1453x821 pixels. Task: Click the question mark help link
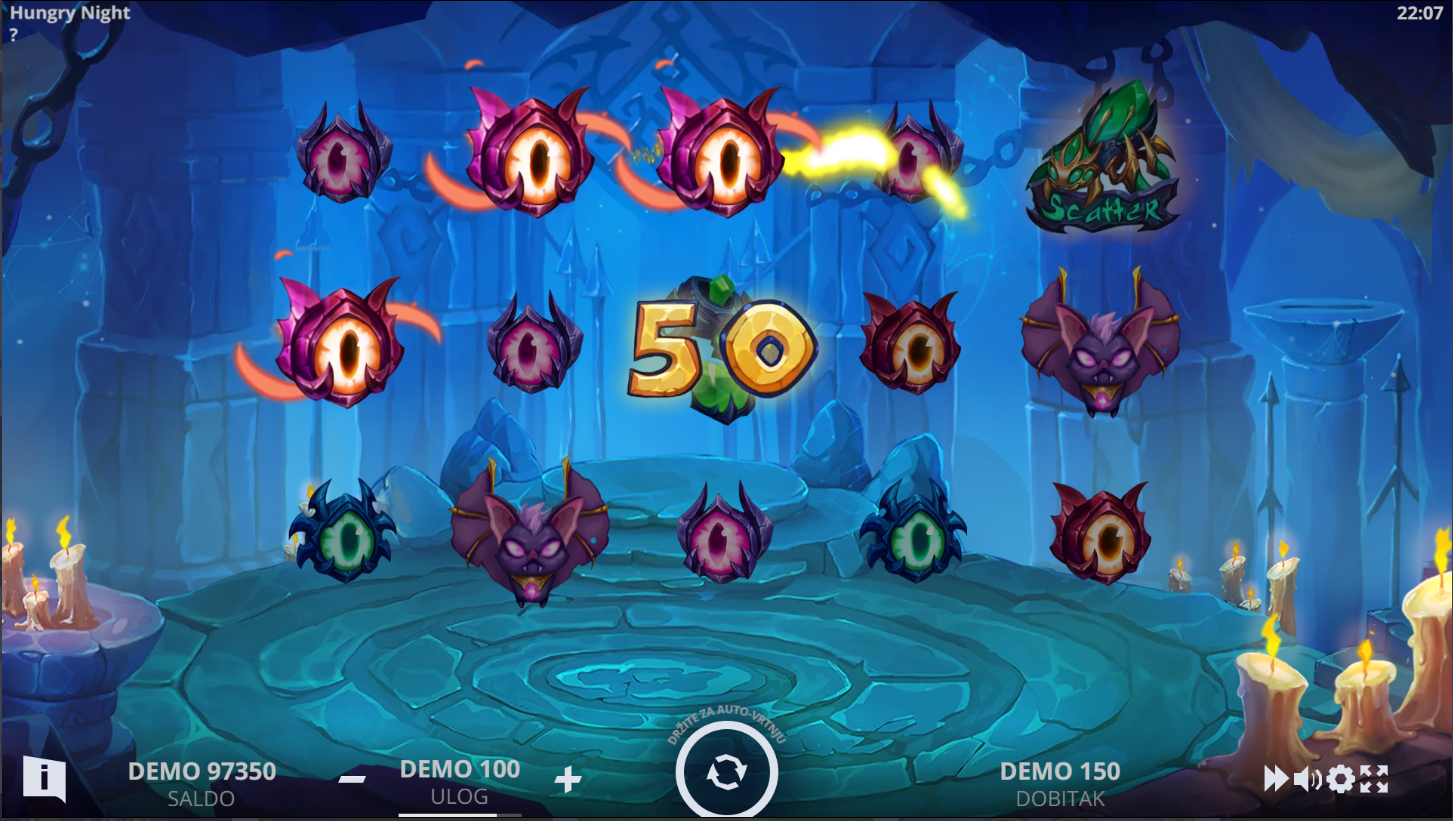point(14,33)
